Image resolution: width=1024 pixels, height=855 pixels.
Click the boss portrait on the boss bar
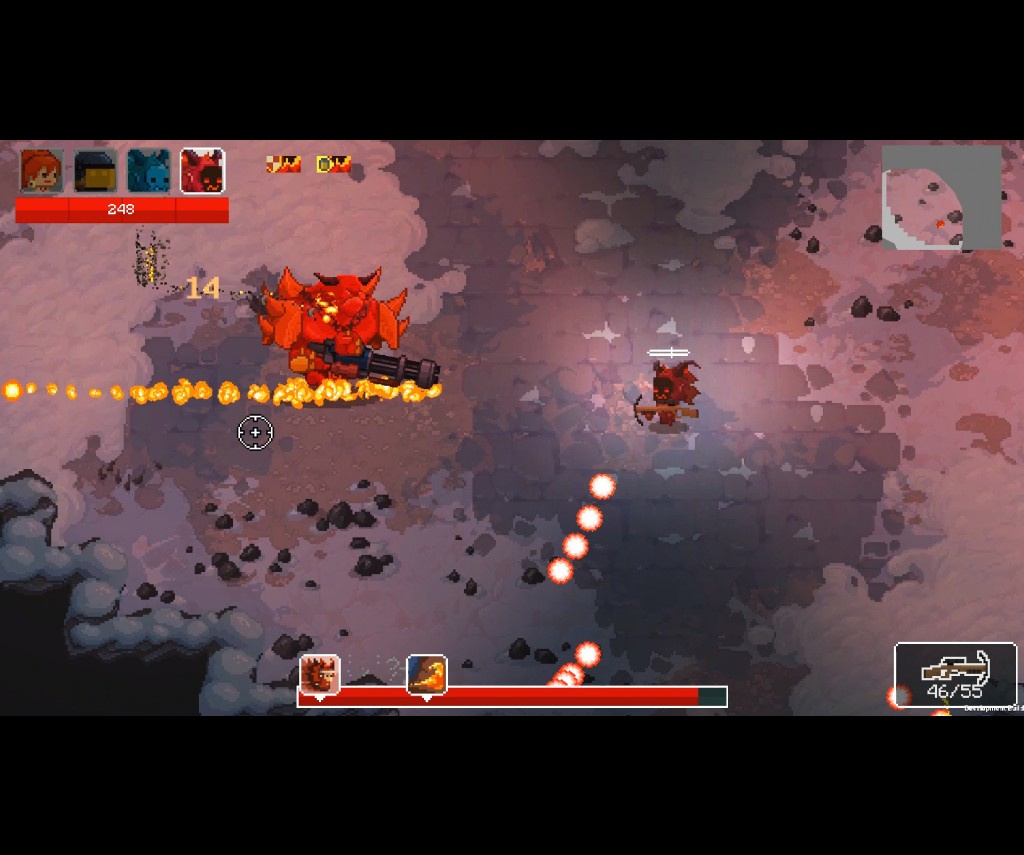320,675
